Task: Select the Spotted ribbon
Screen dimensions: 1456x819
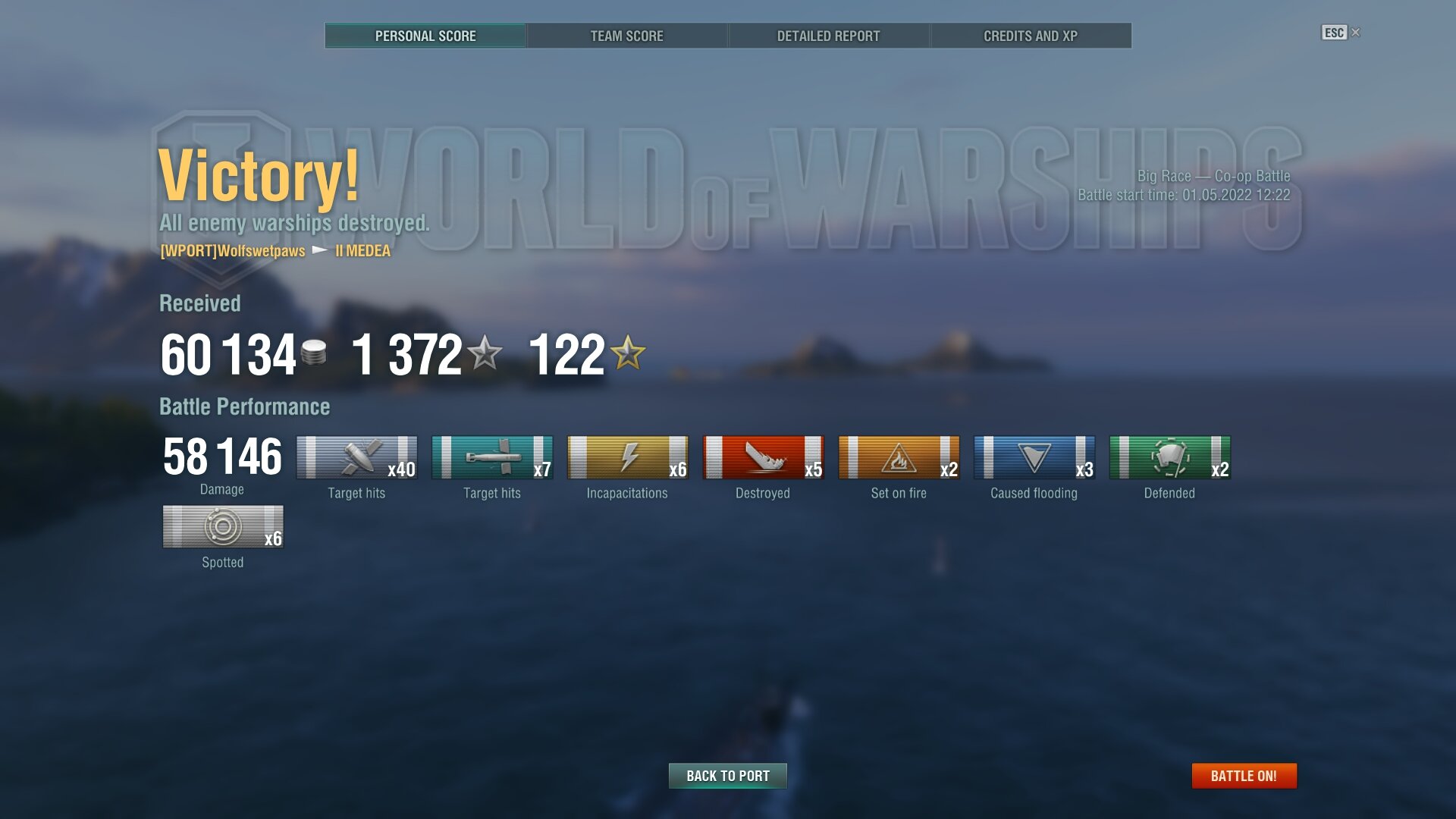Action: coord(223,526)
